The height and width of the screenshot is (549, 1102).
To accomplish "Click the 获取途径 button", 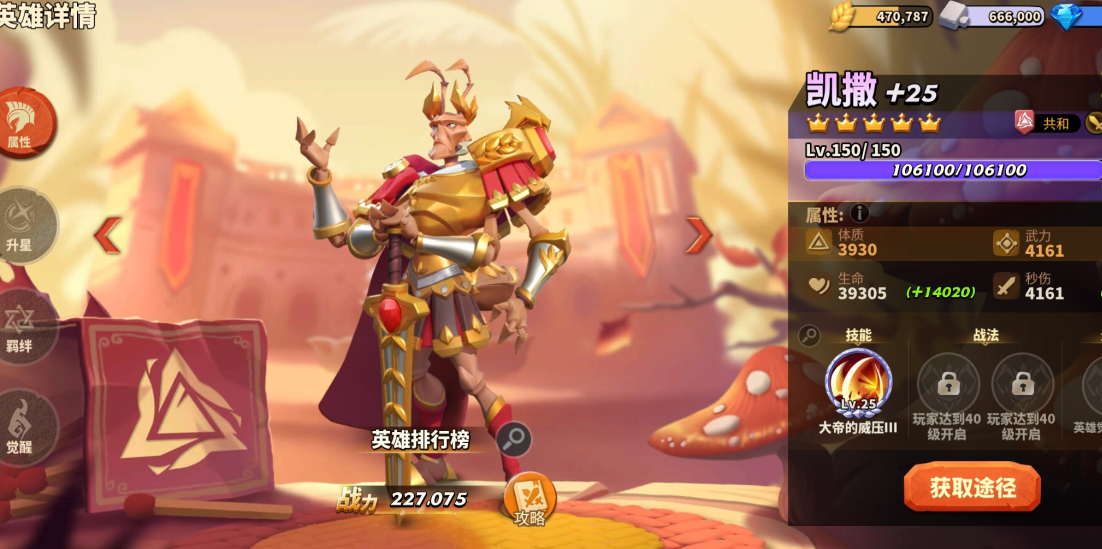I will click(972, 487).
